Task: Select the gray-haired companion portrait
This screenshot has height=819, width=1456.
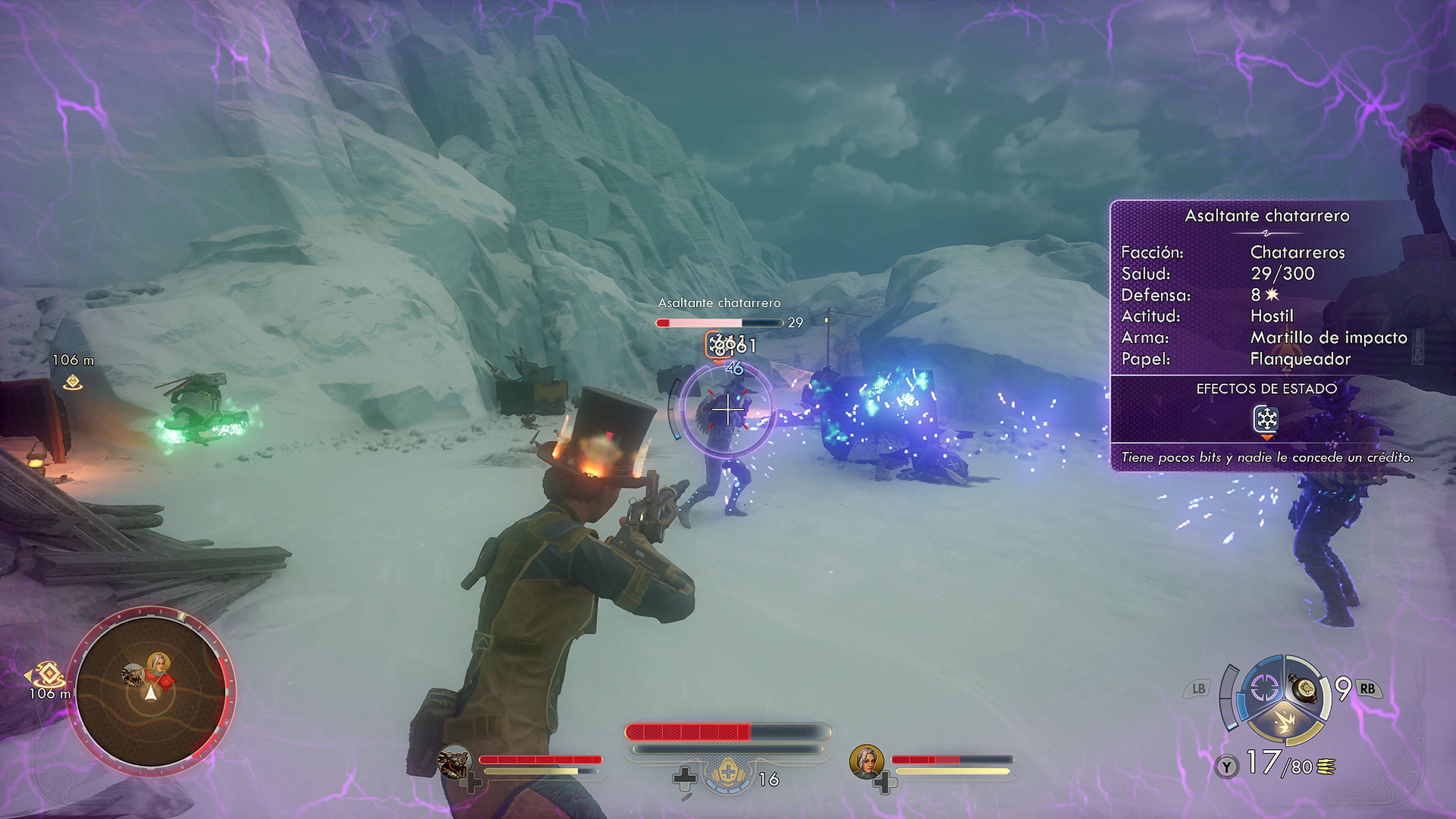Action: point(866,761)
